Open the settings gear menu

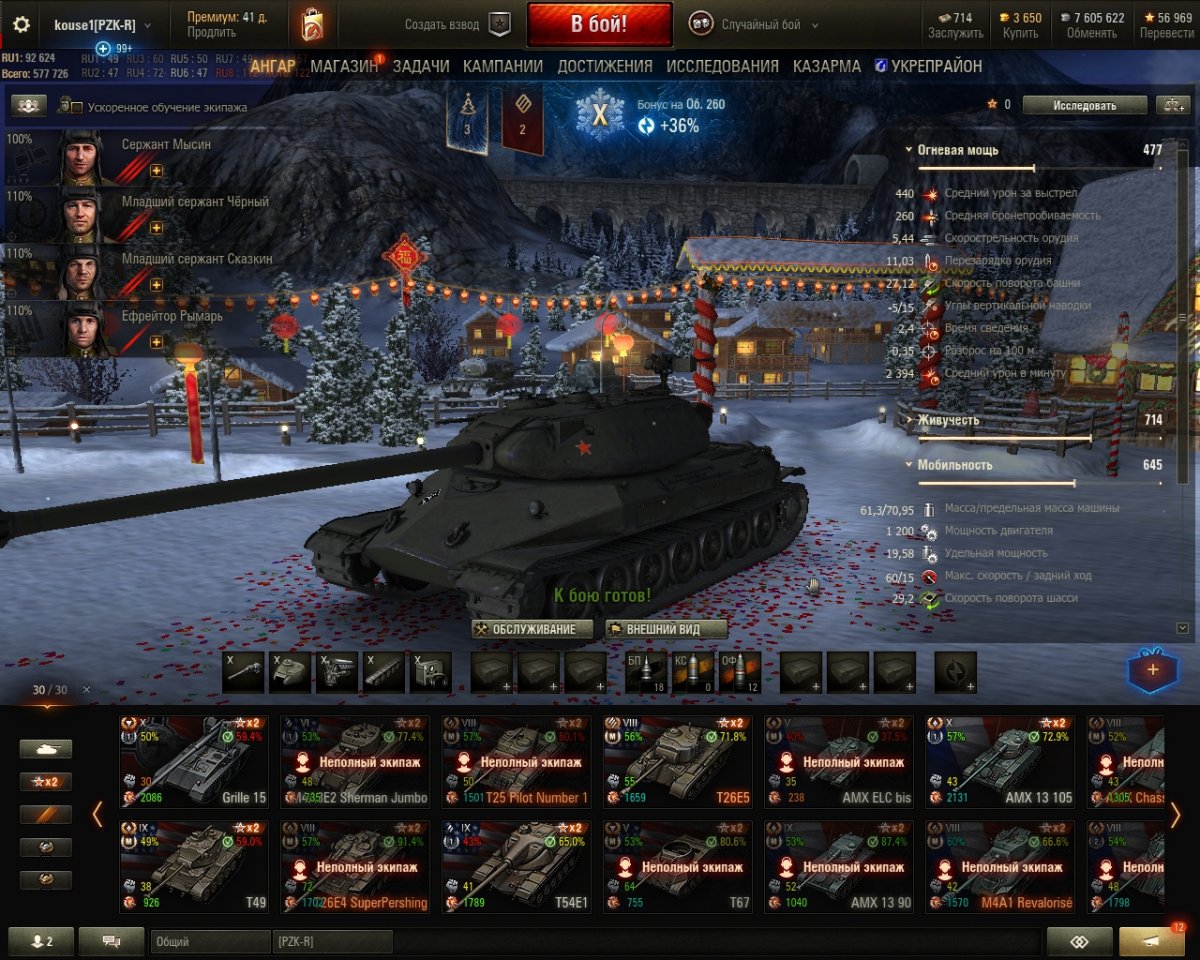pyautogui.click(x=21, y=25)
